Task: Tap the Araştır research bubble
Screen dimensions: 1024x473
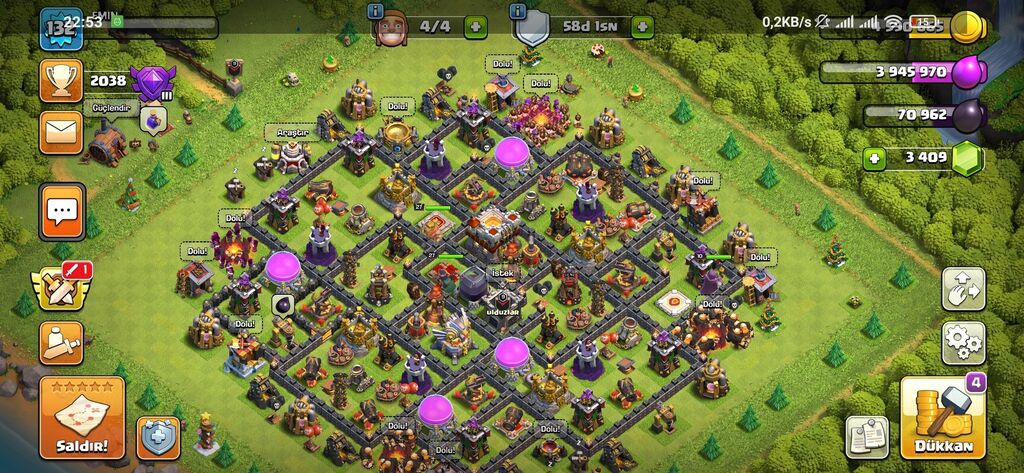Action: tap(286, 132)
